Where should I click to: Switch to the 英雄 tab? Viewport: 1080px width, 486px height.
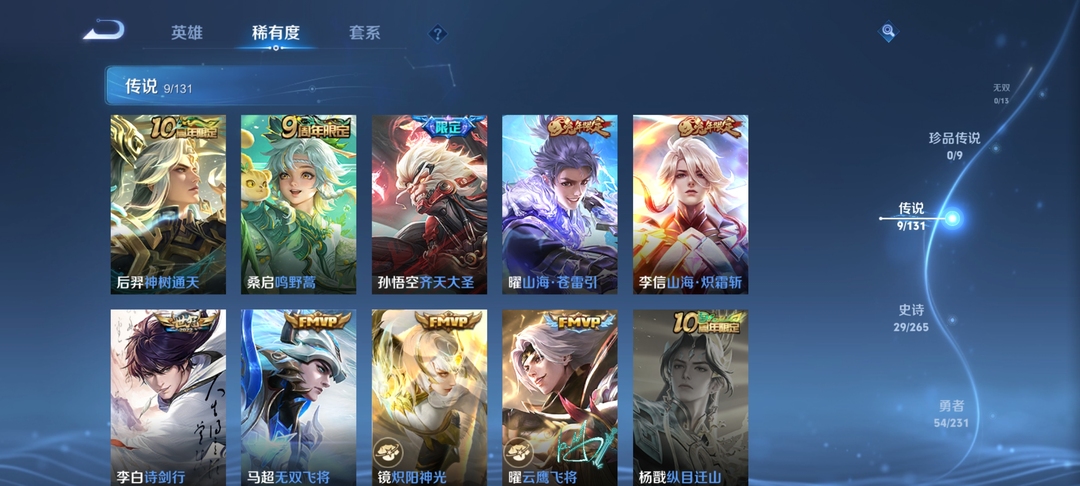pyautogui.click(x=186, y=33)
